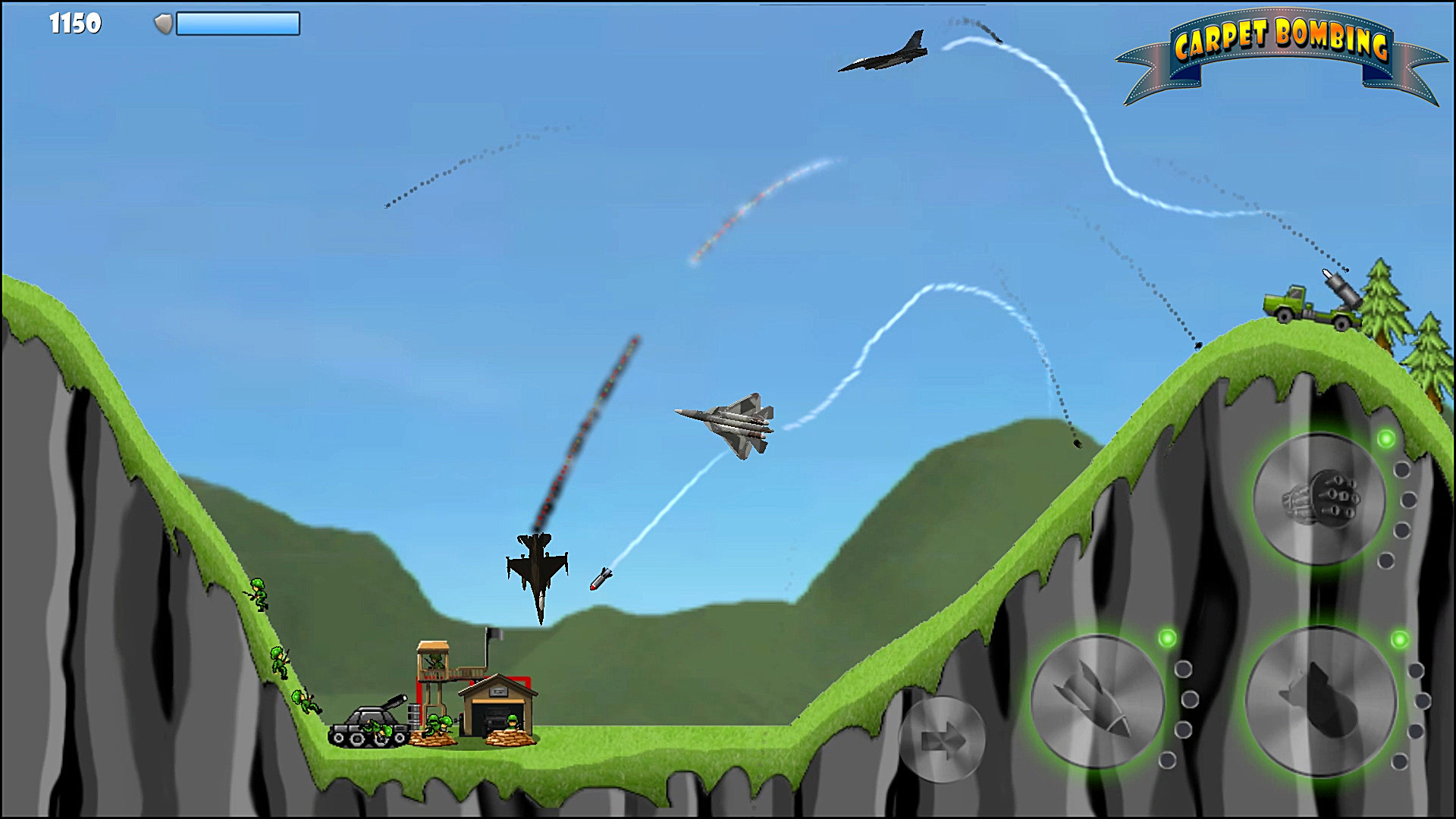Select the score display showing 1150

[x=76, y=24]
